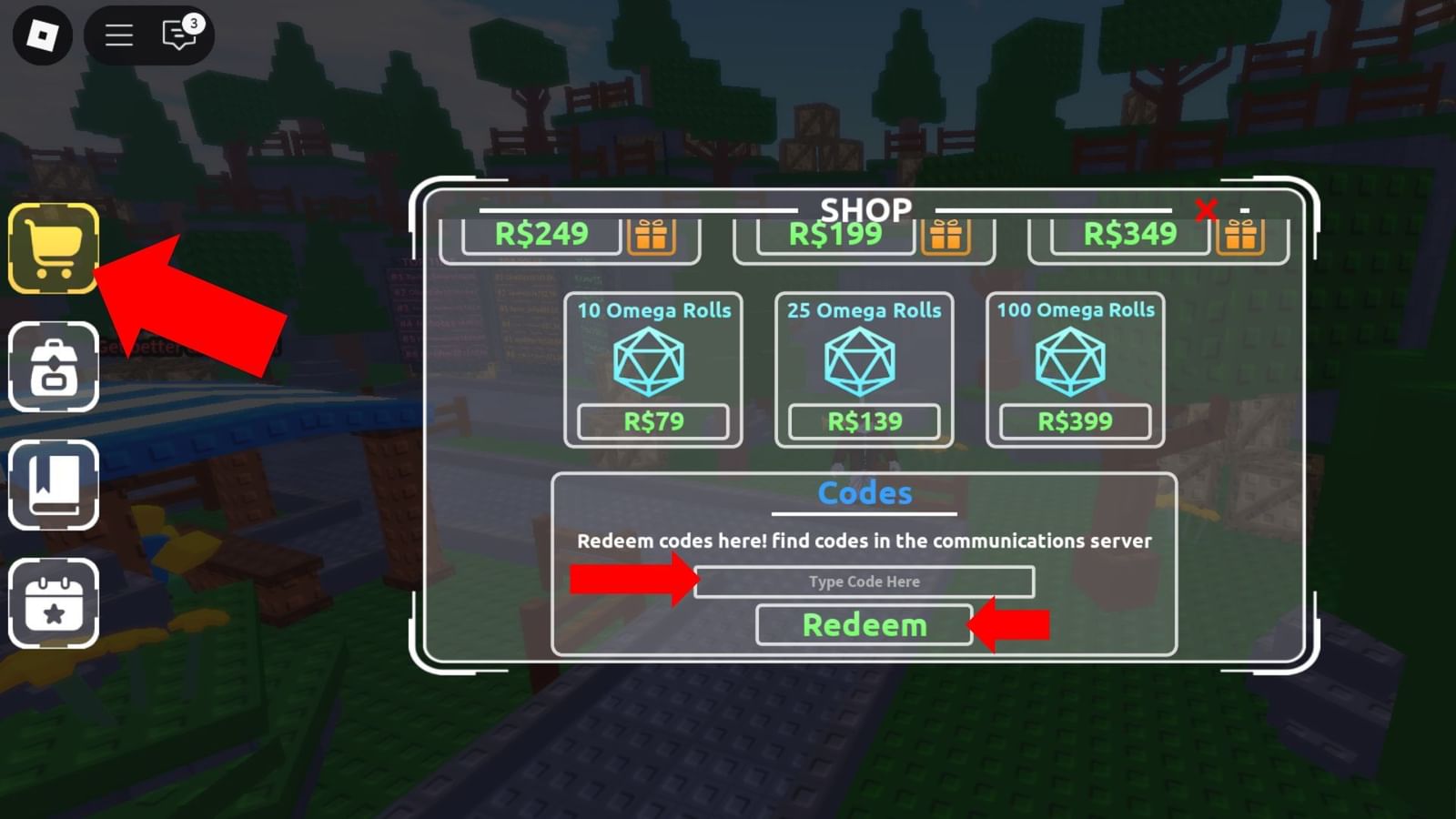The image size is (1456, 819).
Task: Select the Type Code Here field
Action: pyautogui.click(x=863, y=581)
